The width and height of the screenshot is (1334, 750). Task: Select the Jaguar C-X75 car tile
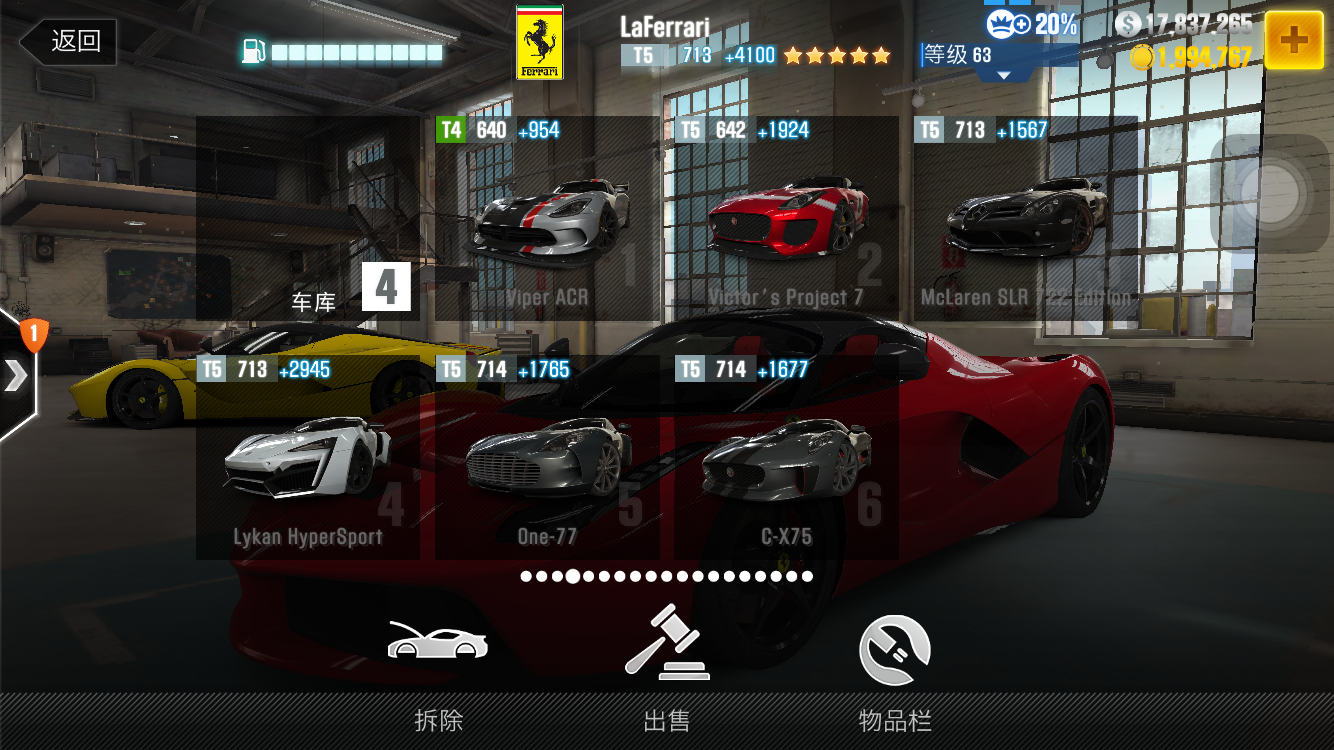(786, 458)
